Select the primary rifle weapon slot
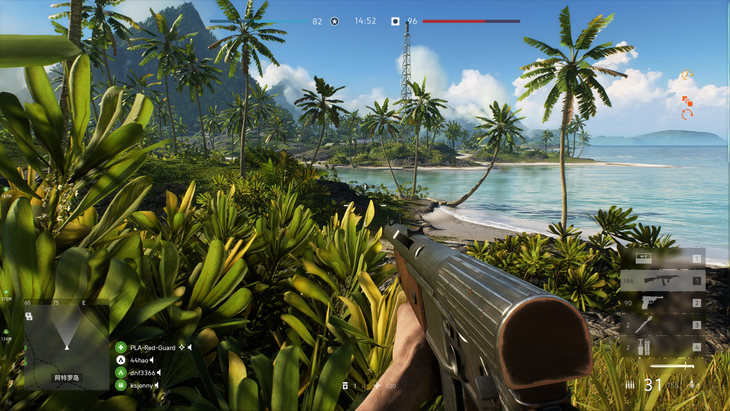730x411 pixels. click(x=662, y=280)
